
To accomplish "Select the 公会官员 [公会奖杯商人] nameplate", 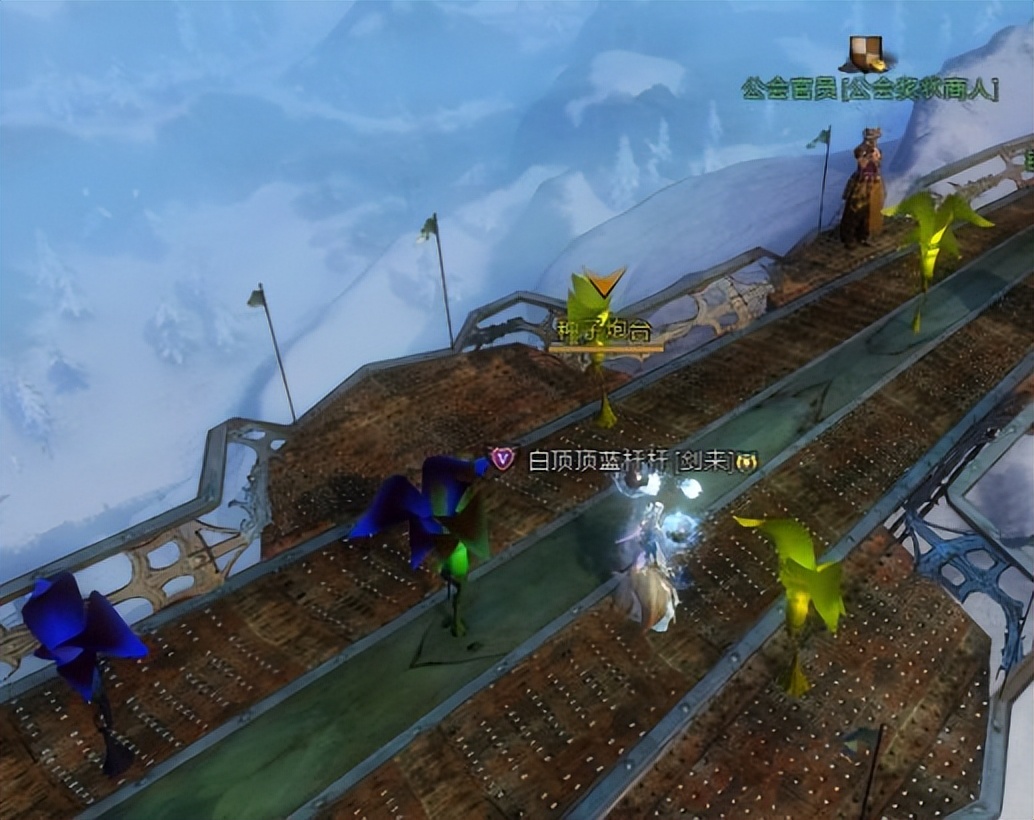I will (x=869, y=88).
